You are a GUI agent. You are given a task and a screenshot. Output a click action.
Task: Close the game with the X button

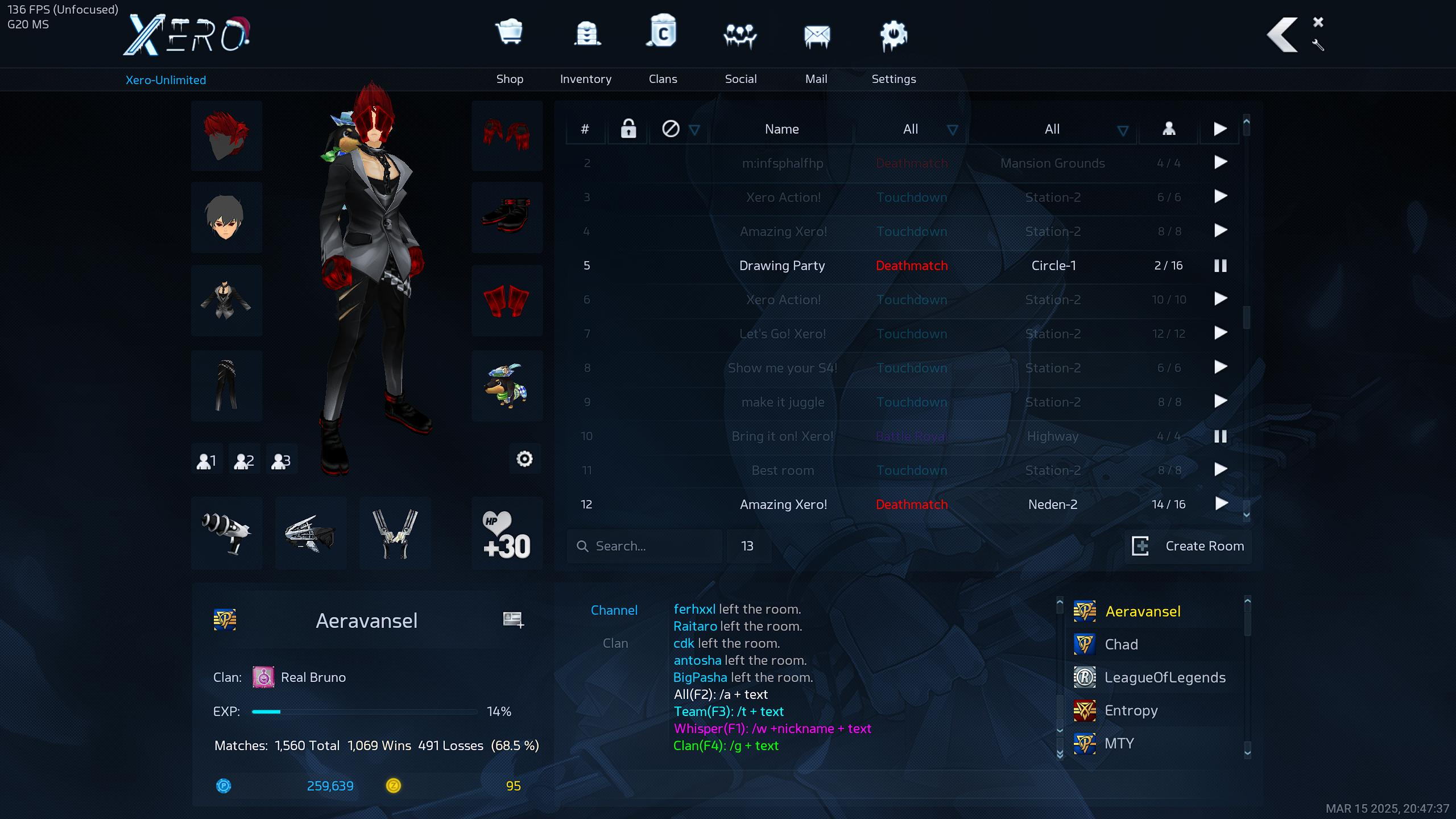(1318, 22)
